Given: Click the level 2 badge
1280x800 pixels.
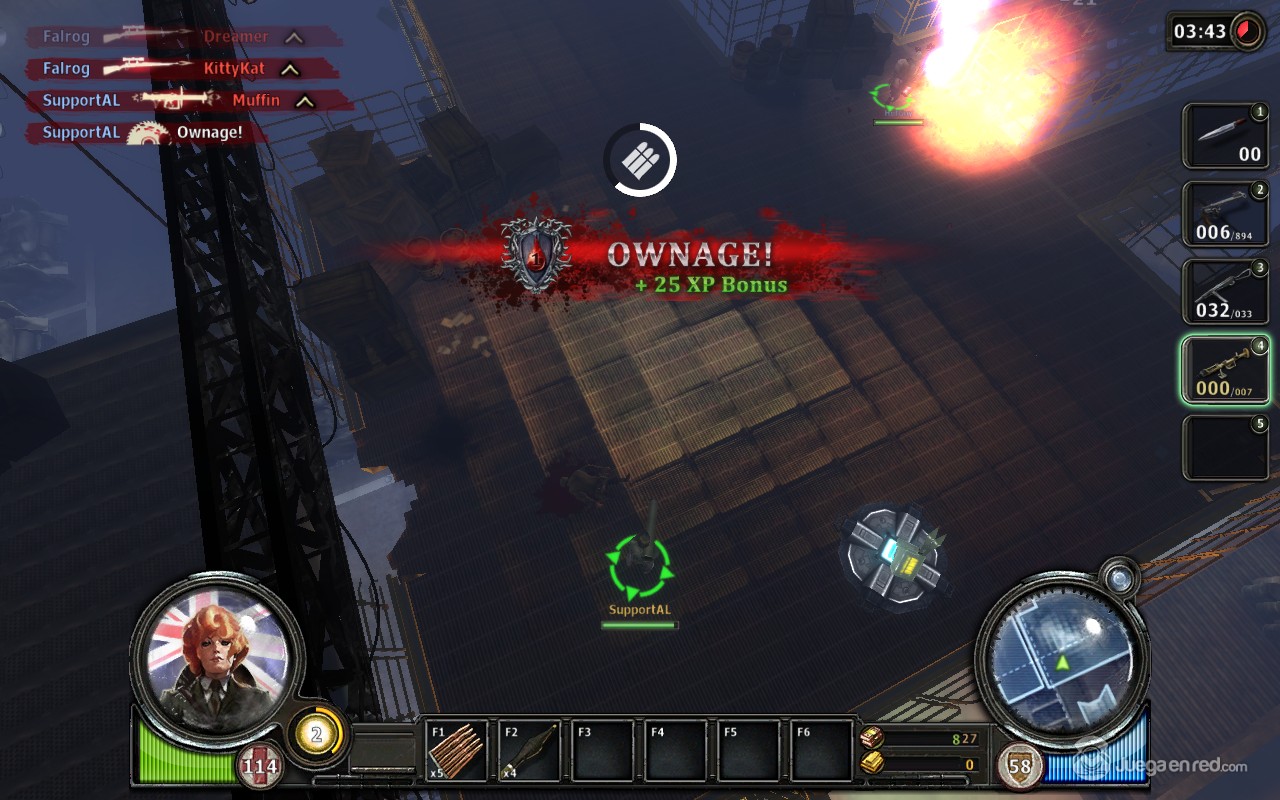Looking at the screenshot, I should tap(316, 735).
